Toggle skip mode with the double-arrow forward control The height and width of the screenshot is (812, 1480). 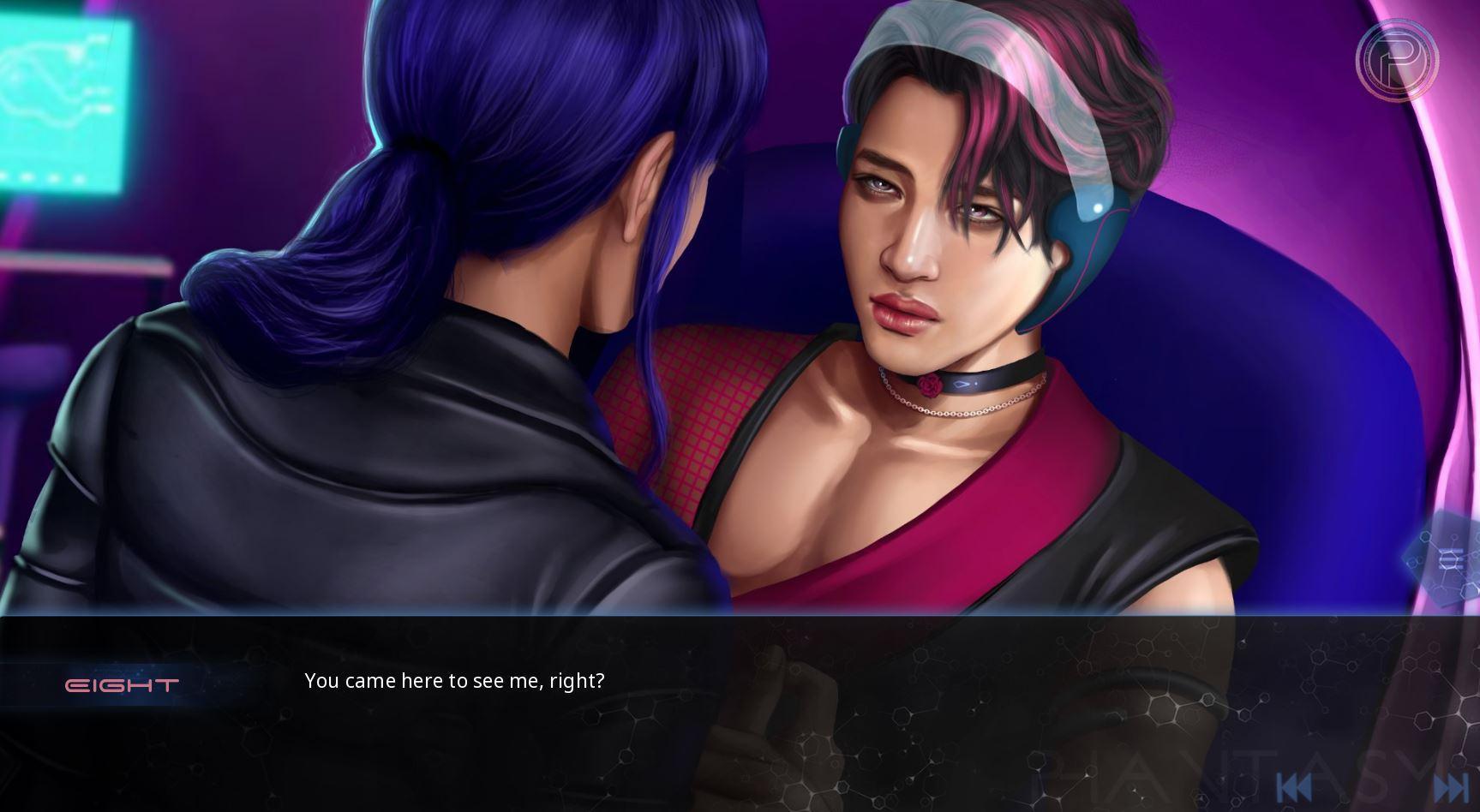(1451, 785)
